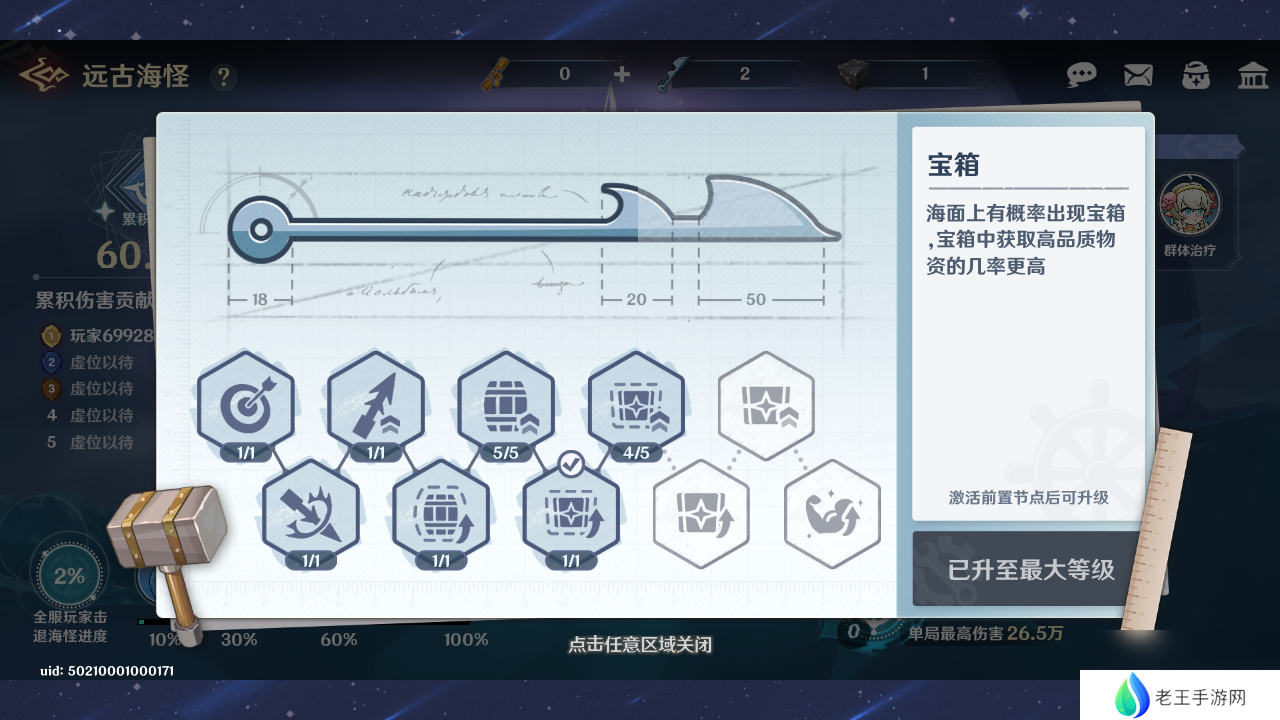The image size is (1280, 720).
Task: Select the locked chest quality upgrade node
Action: pos(766,405)
